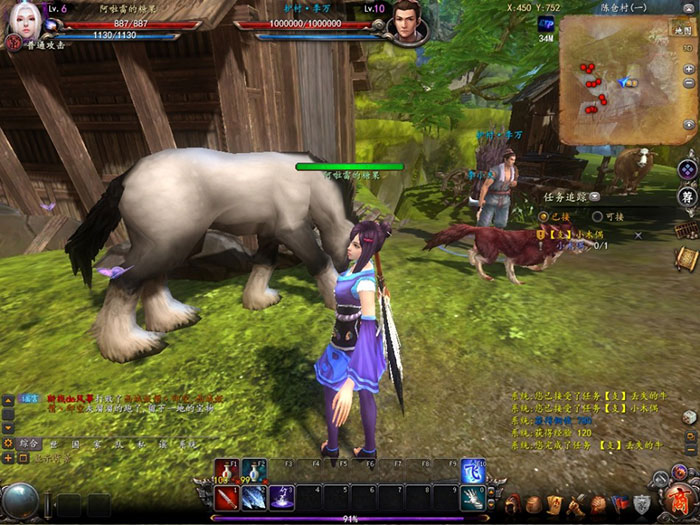The width and height of the screenshot is (700, 525).
Task: Open the 小木偶 quest entry
Action: tap(573, 233)
